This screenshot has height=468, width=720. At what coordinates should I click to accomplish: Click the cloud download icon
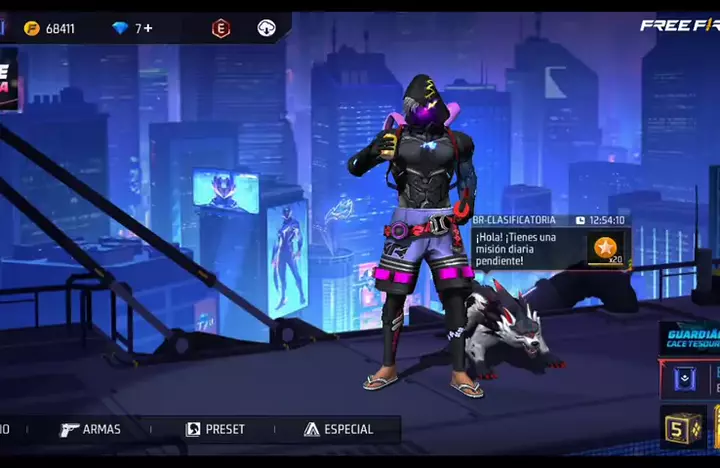tap(266, 28)
